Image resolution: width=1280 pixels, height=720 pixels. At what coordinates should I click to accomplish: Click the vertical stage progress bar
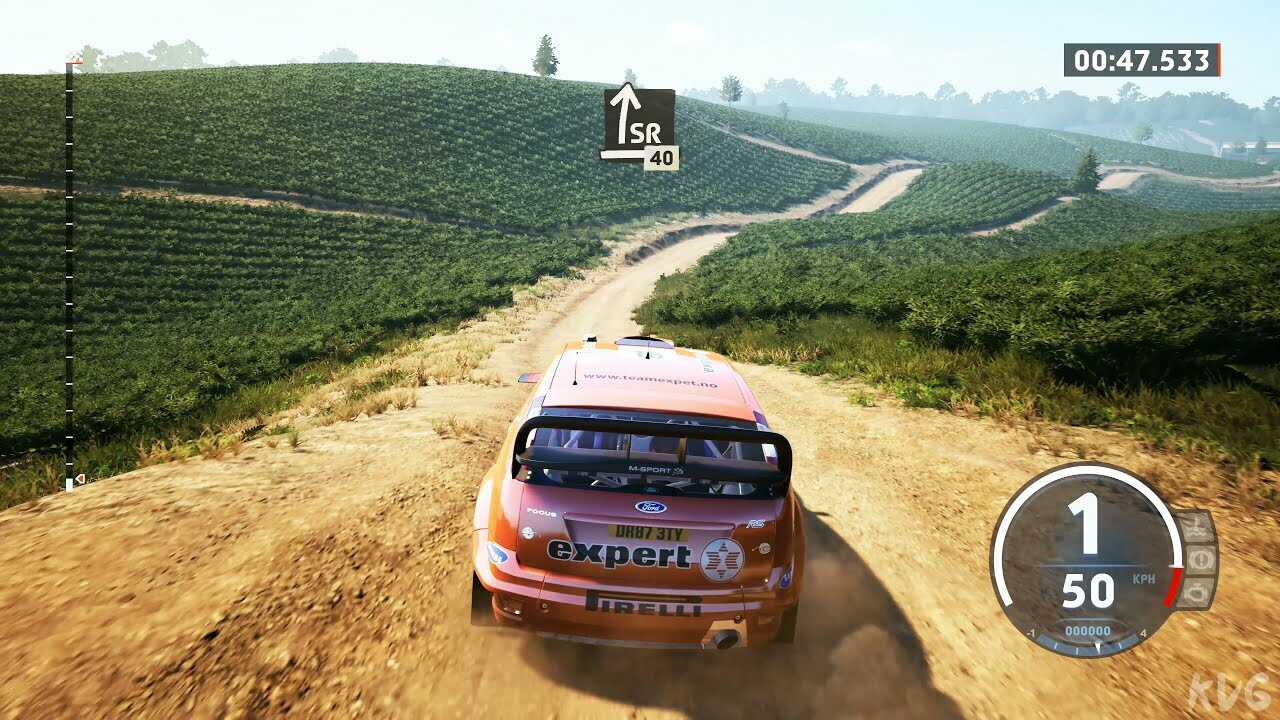(x=69, y=275)
